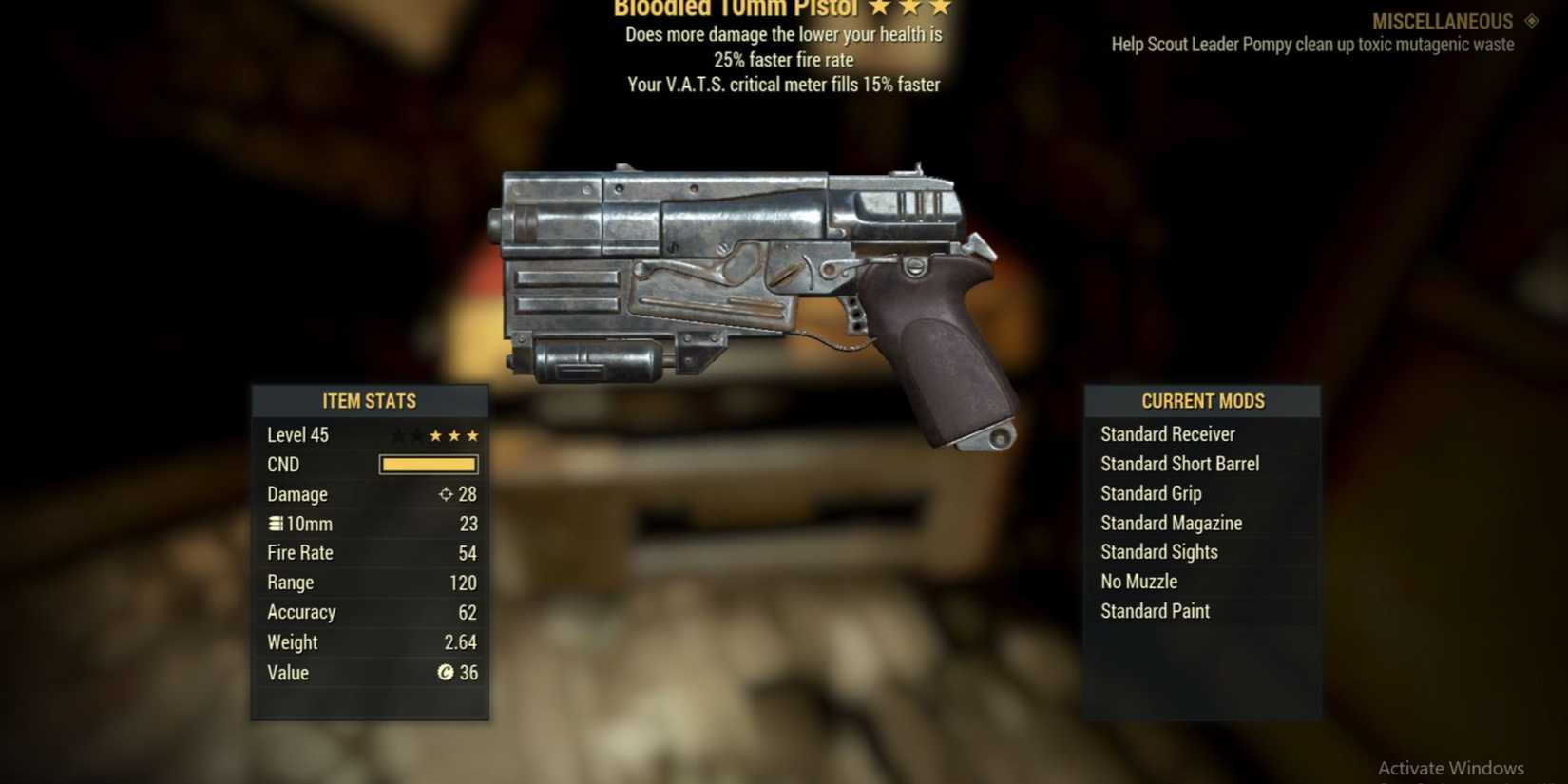Expand the CURRENT MODS panel header
Image resolution: width=1568 pixels, height=784 pixels.
click(x=1202, y=401)
